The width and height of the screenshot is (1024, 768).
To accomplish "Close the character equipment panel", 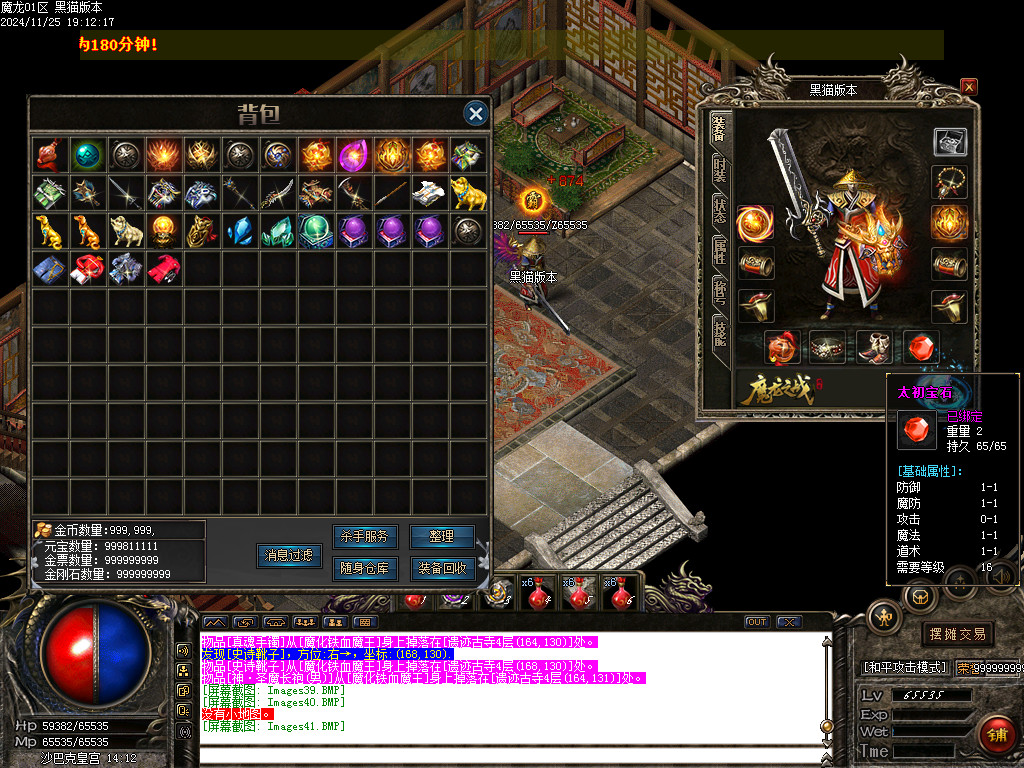I will click(x=968, y=87).
